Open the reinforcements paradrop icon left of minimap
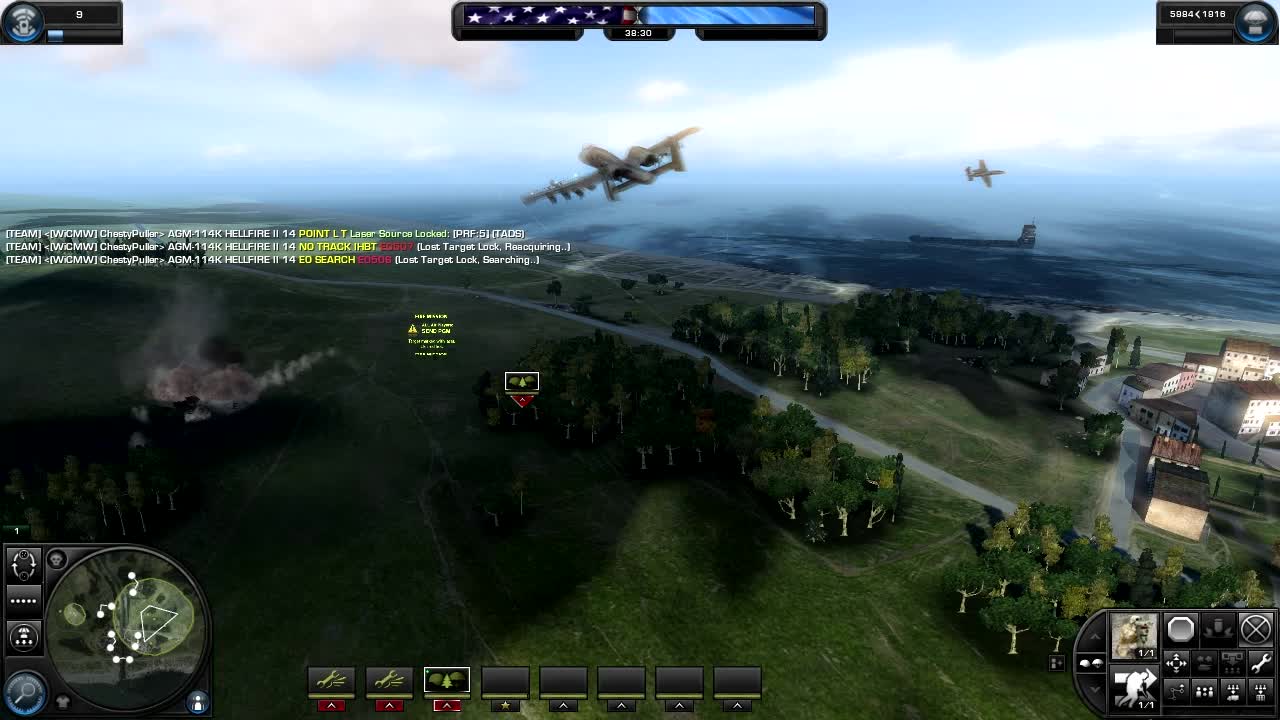 pos(24,636)
